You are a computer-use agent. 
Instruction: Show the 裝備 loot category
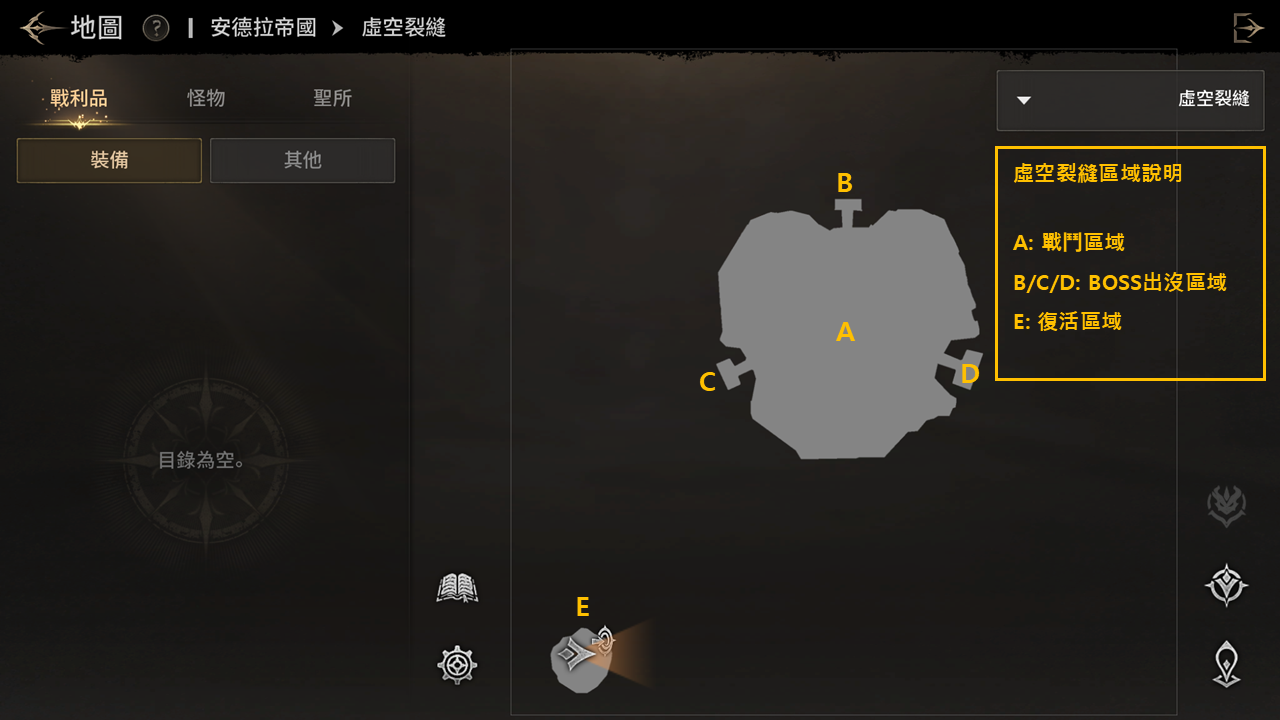click(x=109, y=160)
